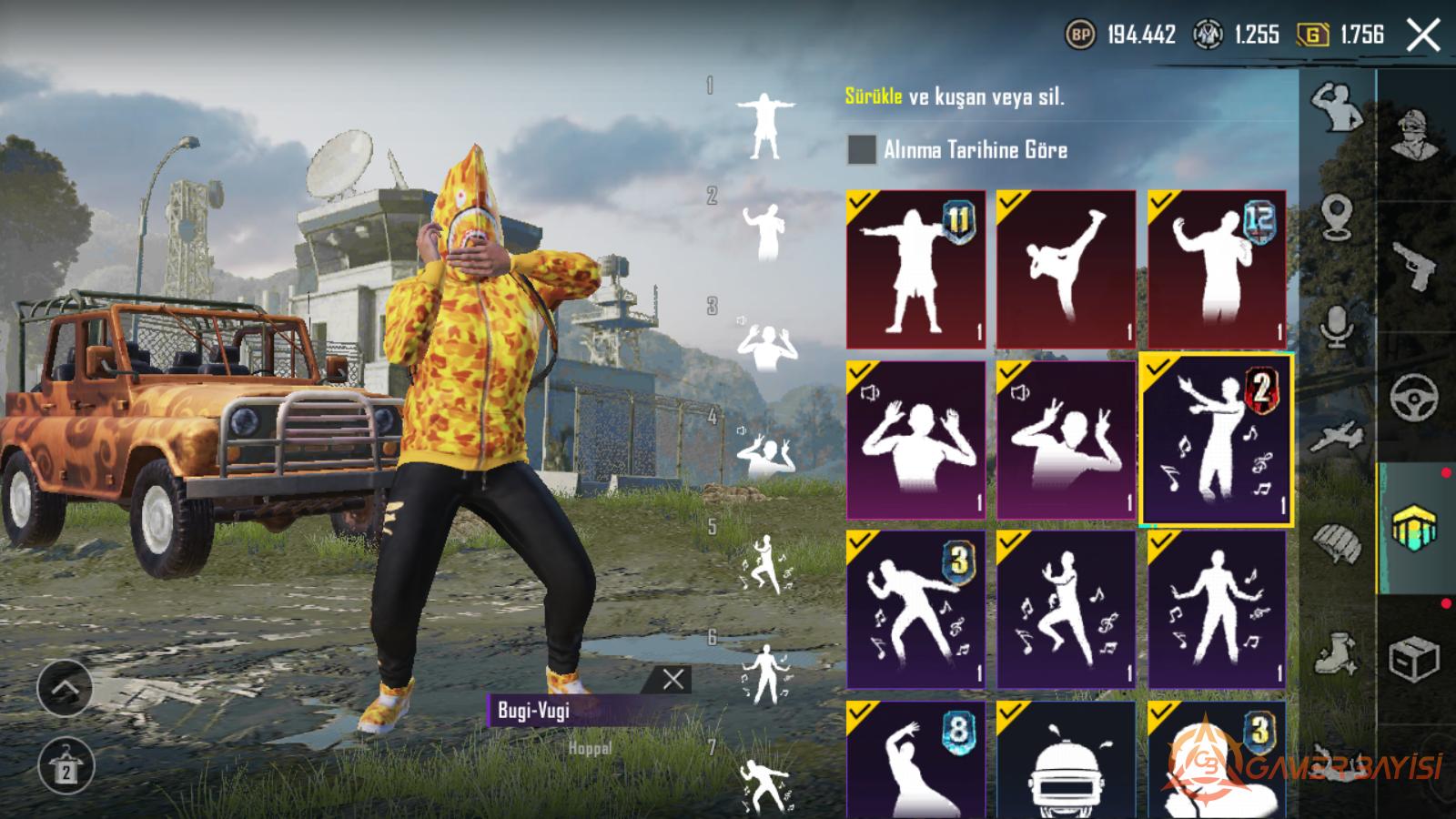Click equipped emote slot 1 with the T-pose
Screen dimensions: 1456x819
click(764, 126)
